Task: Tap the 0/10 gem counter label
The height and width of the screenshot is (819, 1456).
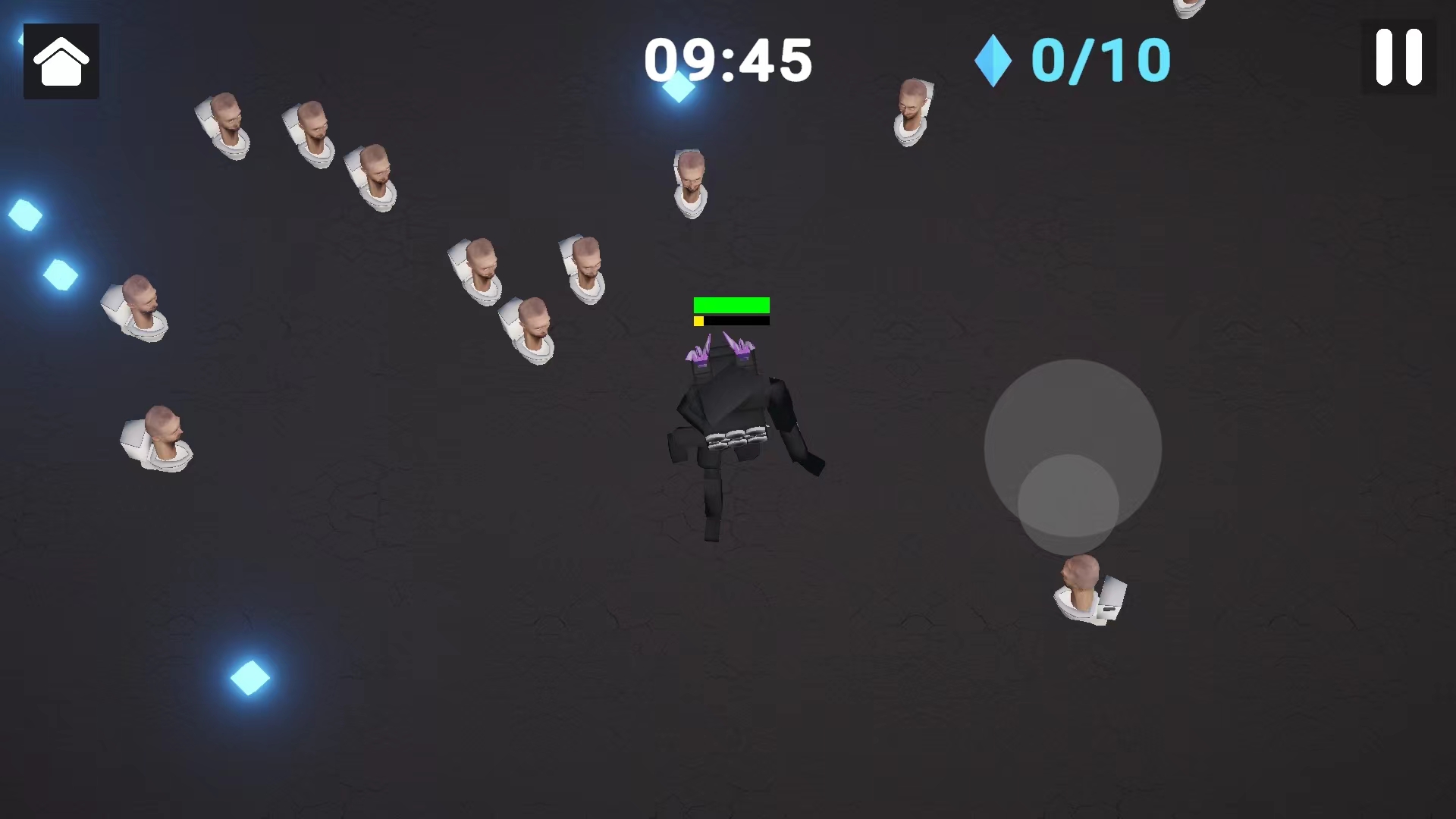Action: coord(1100,61)
